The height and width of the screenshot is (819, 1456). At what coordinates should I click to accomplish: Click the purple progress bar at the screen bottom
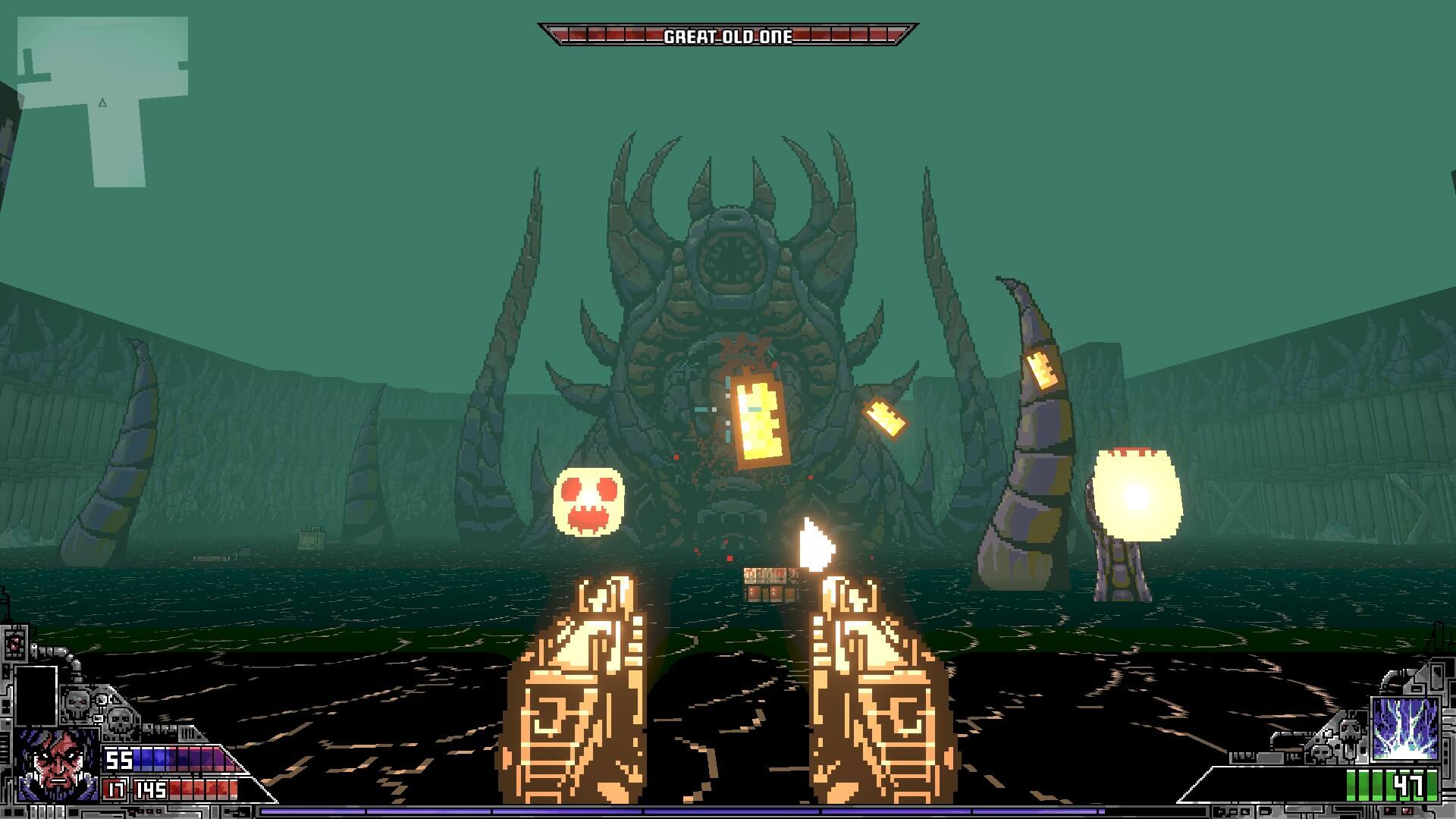pos(726,812)
